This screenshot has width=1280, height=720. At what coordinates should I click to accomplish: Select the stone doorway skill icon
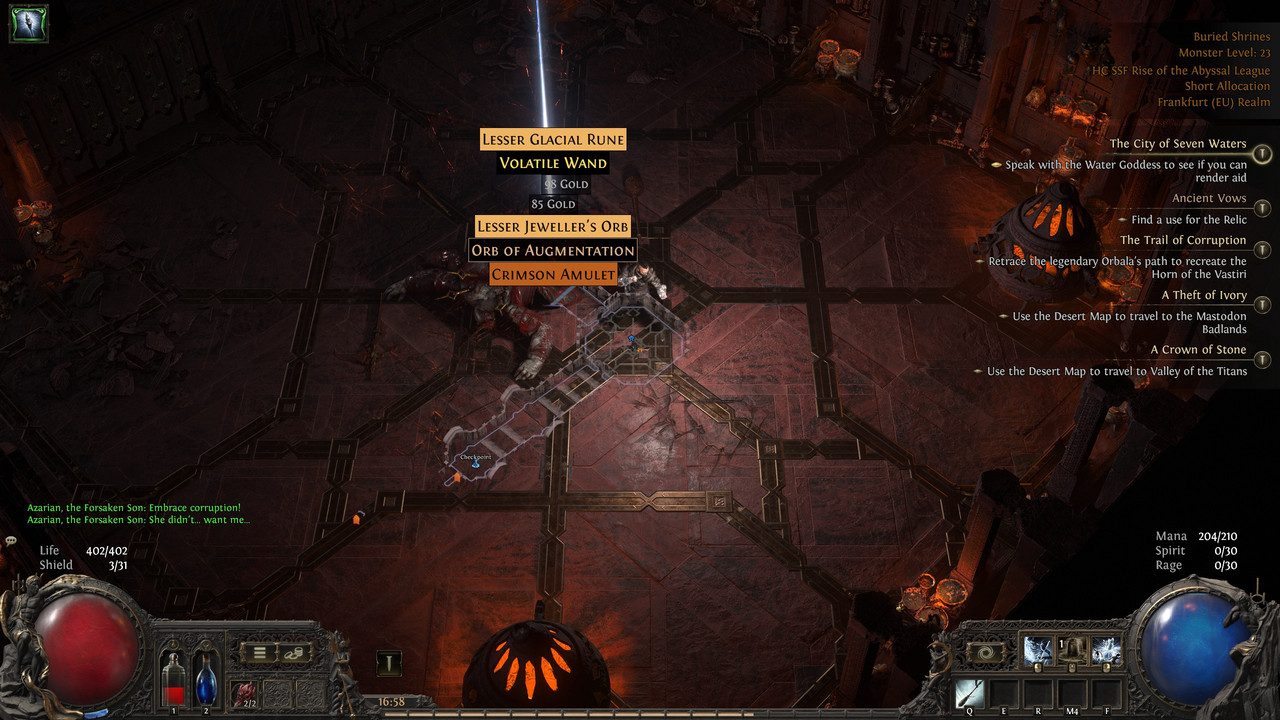point(1072,651)
